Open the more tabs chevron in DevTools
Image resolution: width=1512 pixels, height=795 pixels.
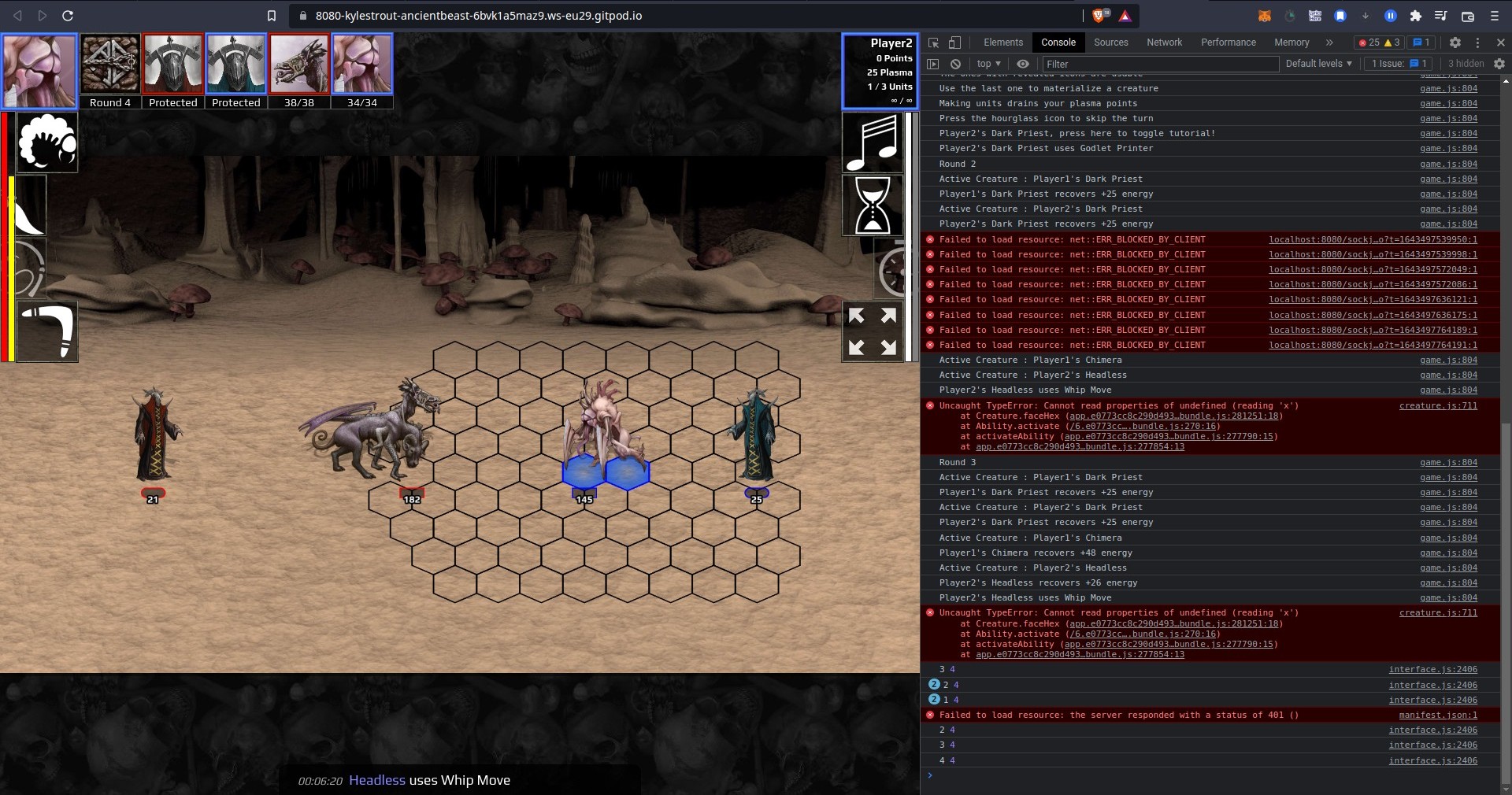pos(1329,43)
